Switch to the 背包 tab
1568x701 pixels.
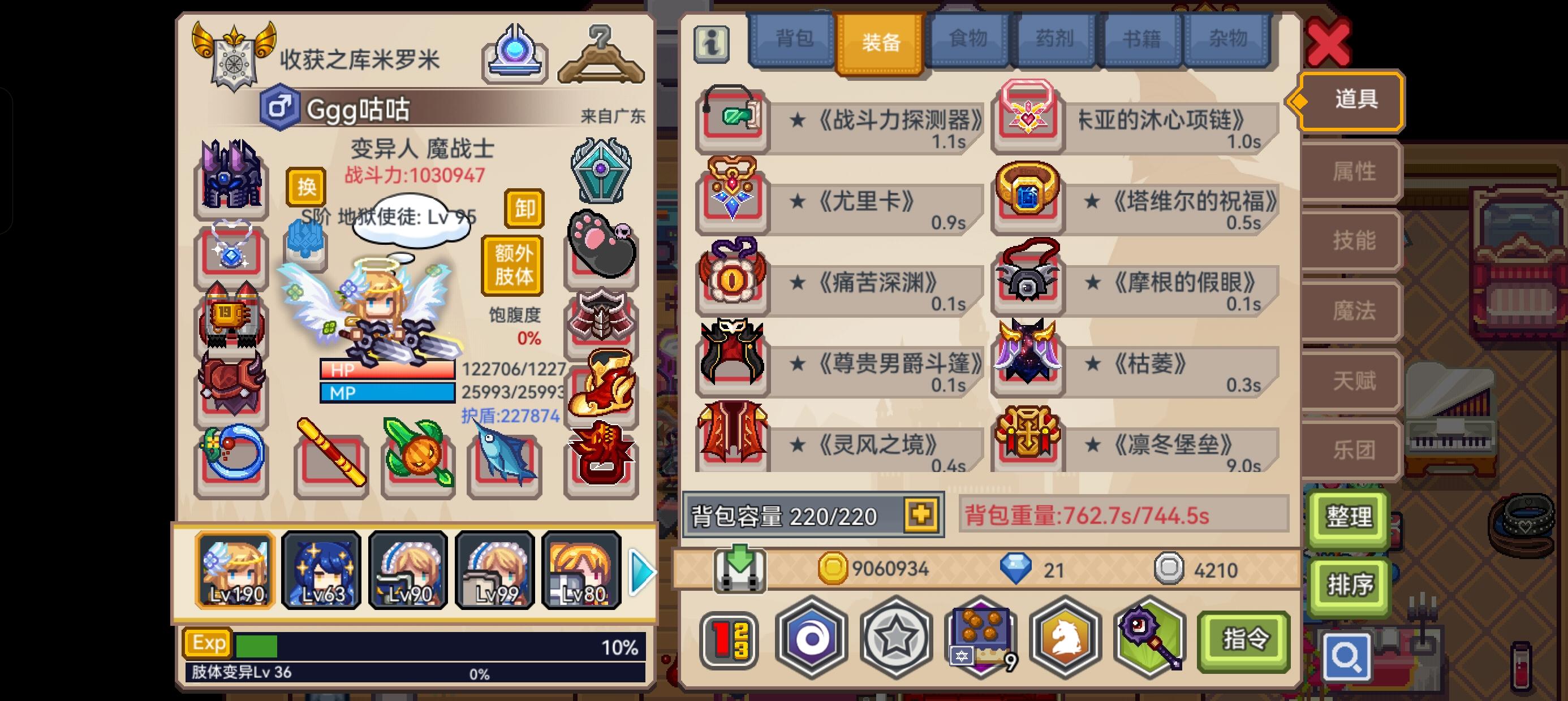[794, 38]
